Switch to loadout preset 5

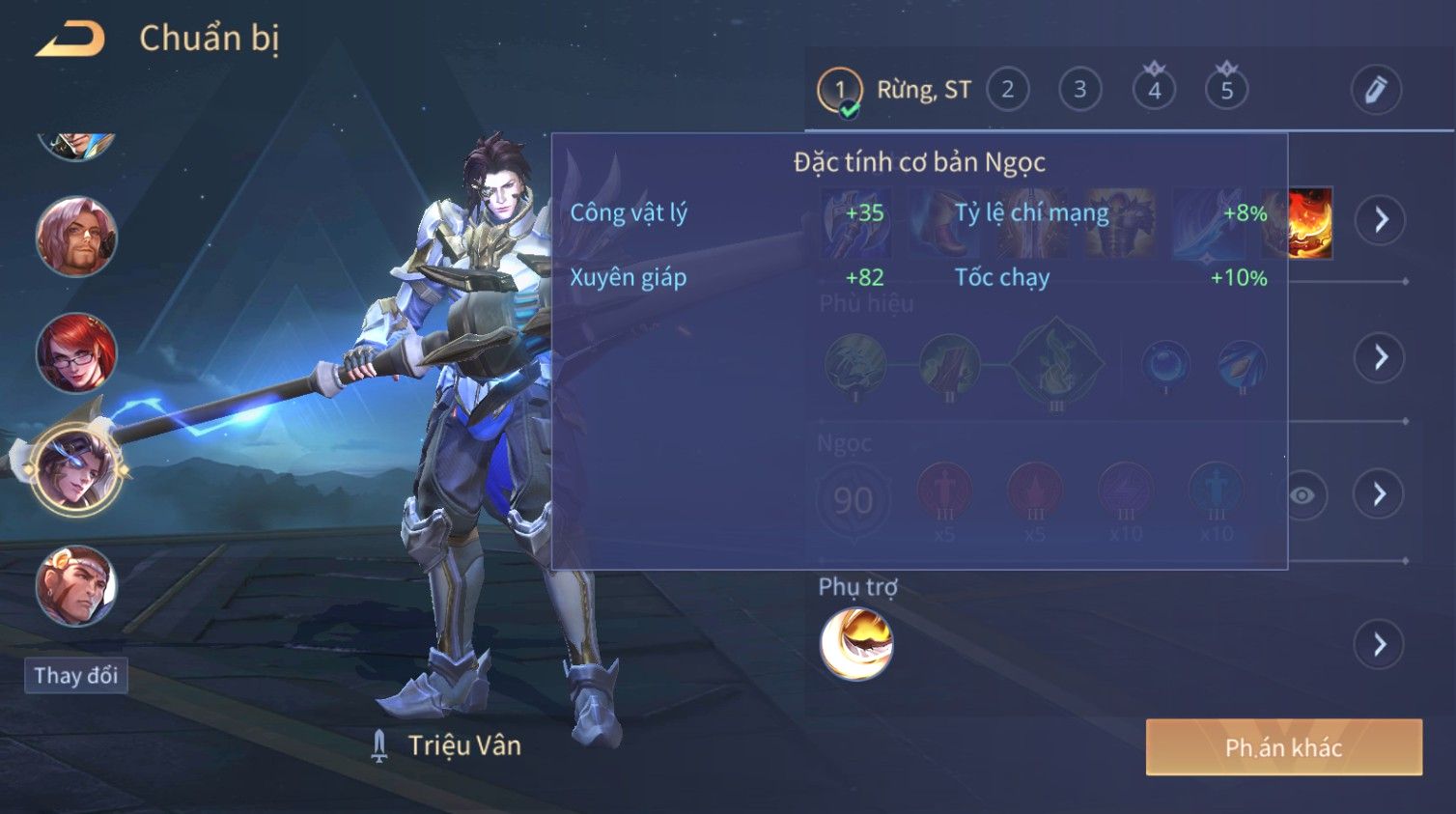coord(1226,90)
